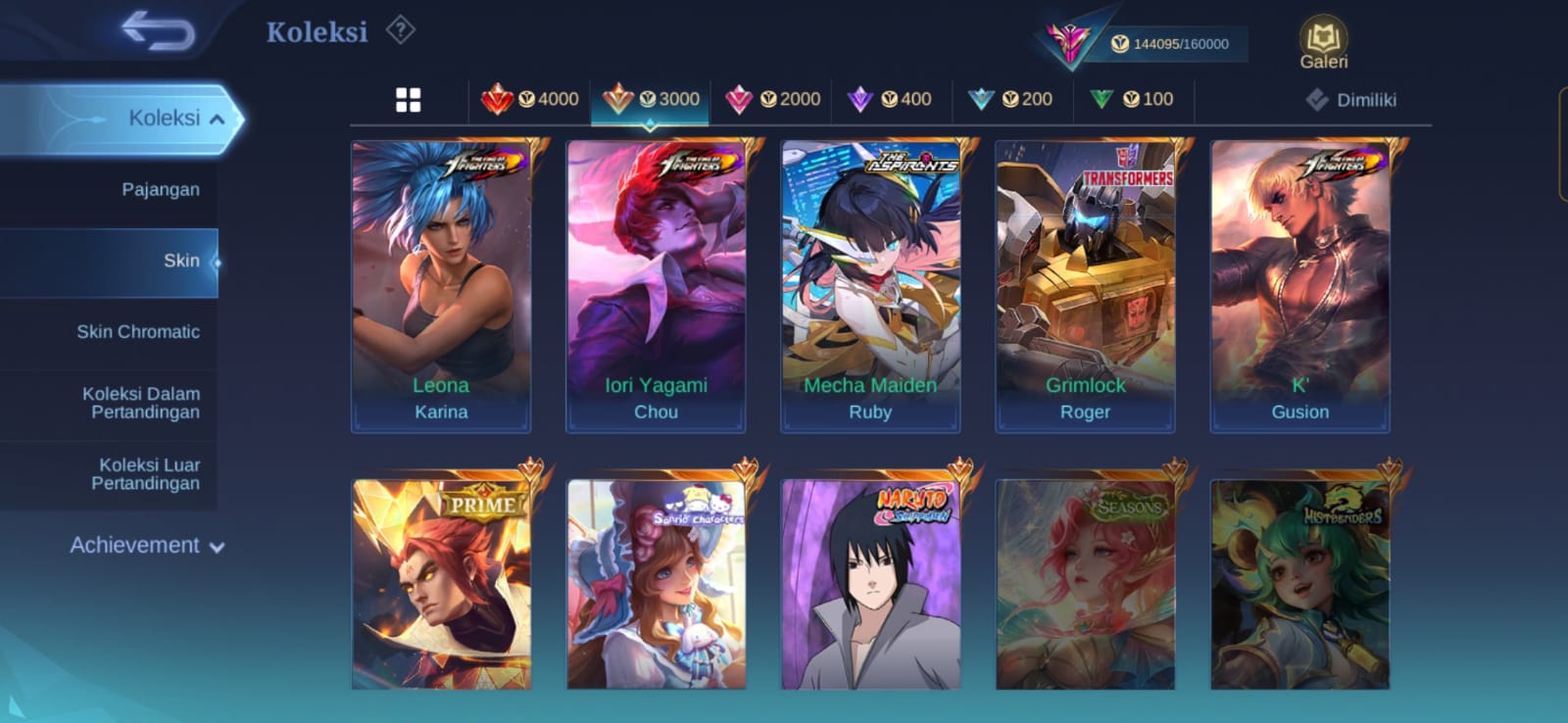The image size is (1568, 723).
Task: Switch to the 2000 points tier tab
Action: click(772, 99)
